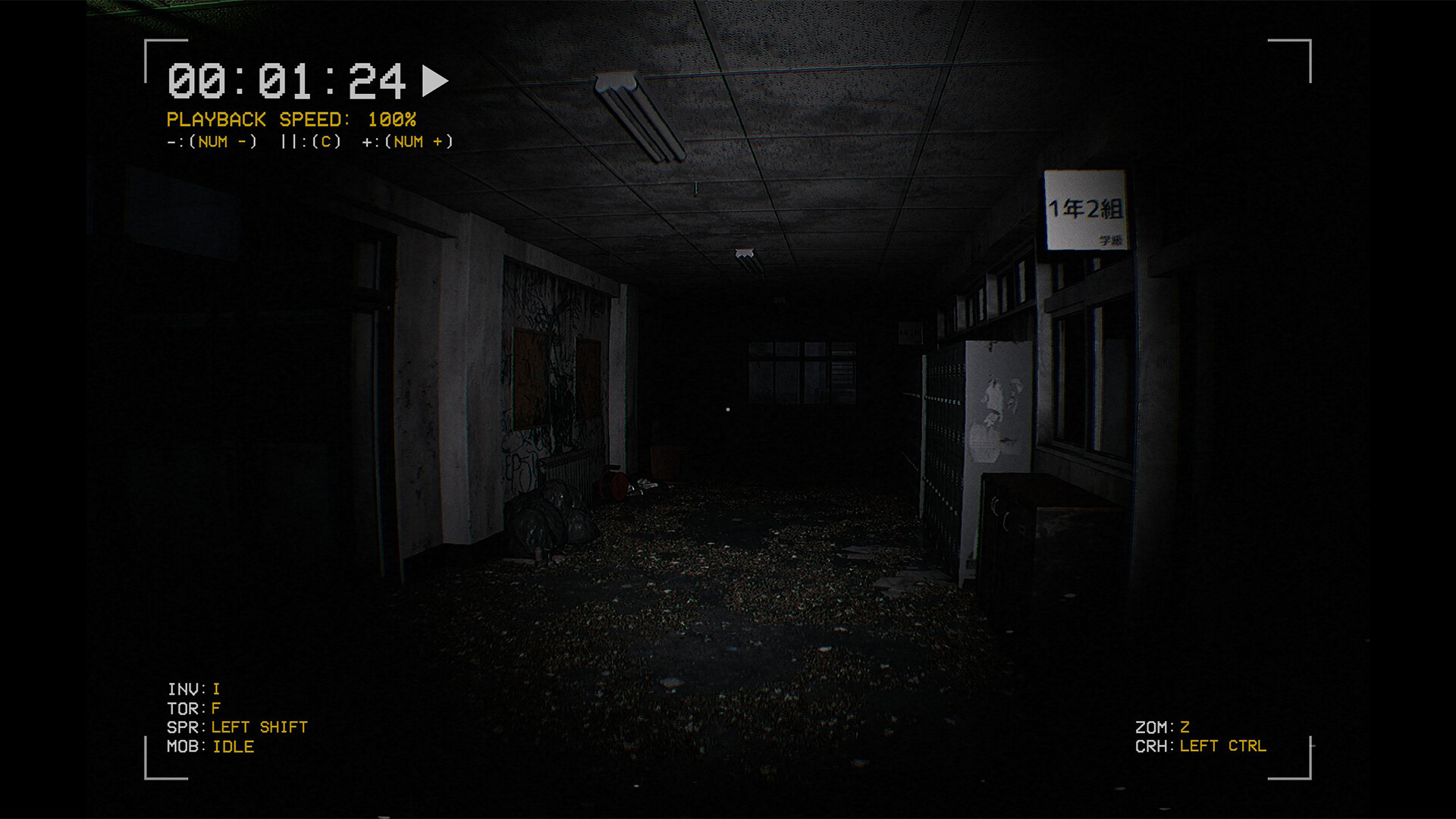1456x819 pixels.
Task: Adjust the 100% playback speed value
Action: (x=392, y=119)
